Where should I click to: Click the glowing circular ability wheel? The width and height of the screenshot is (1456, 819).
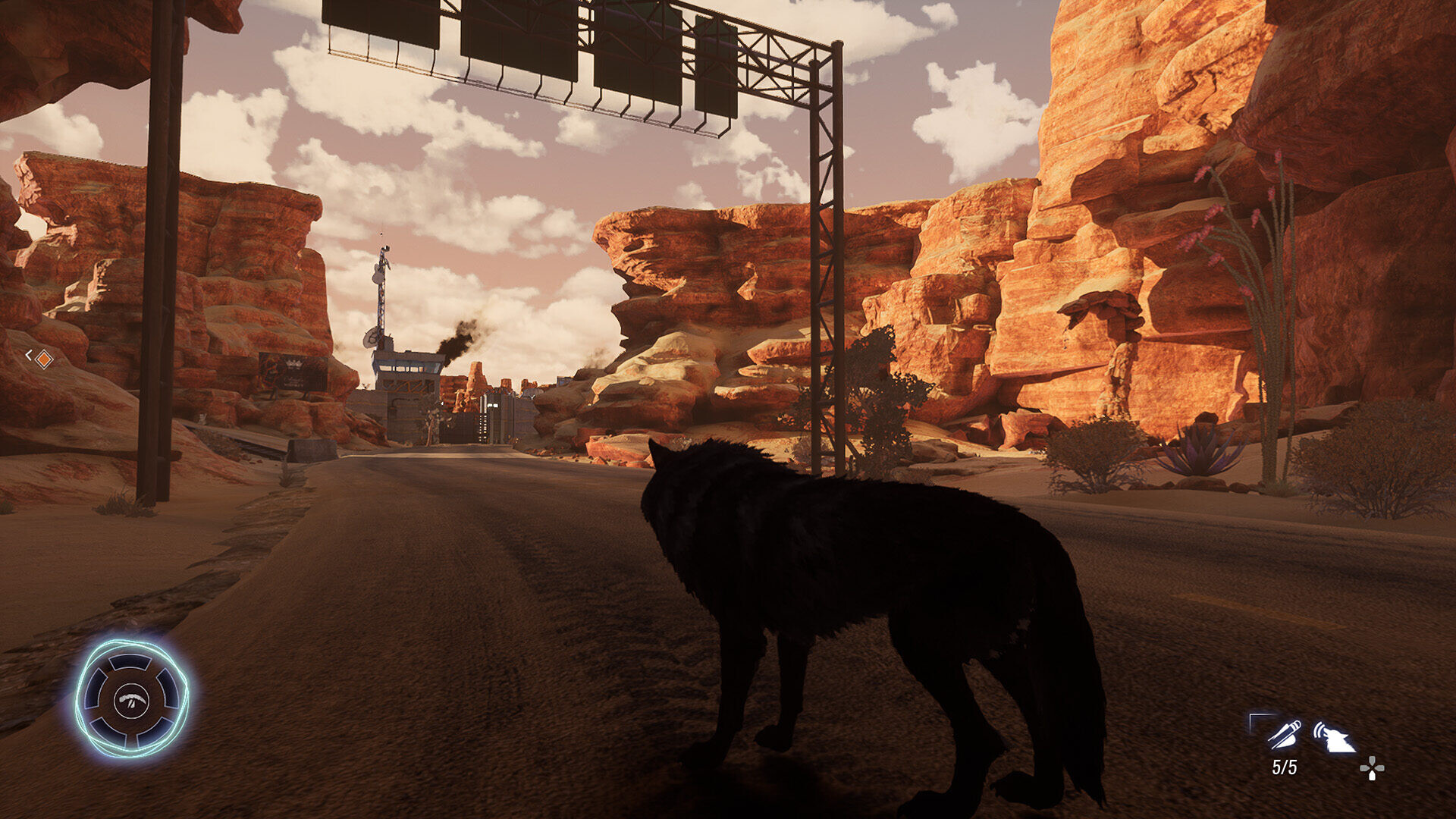tap(132, 698)
